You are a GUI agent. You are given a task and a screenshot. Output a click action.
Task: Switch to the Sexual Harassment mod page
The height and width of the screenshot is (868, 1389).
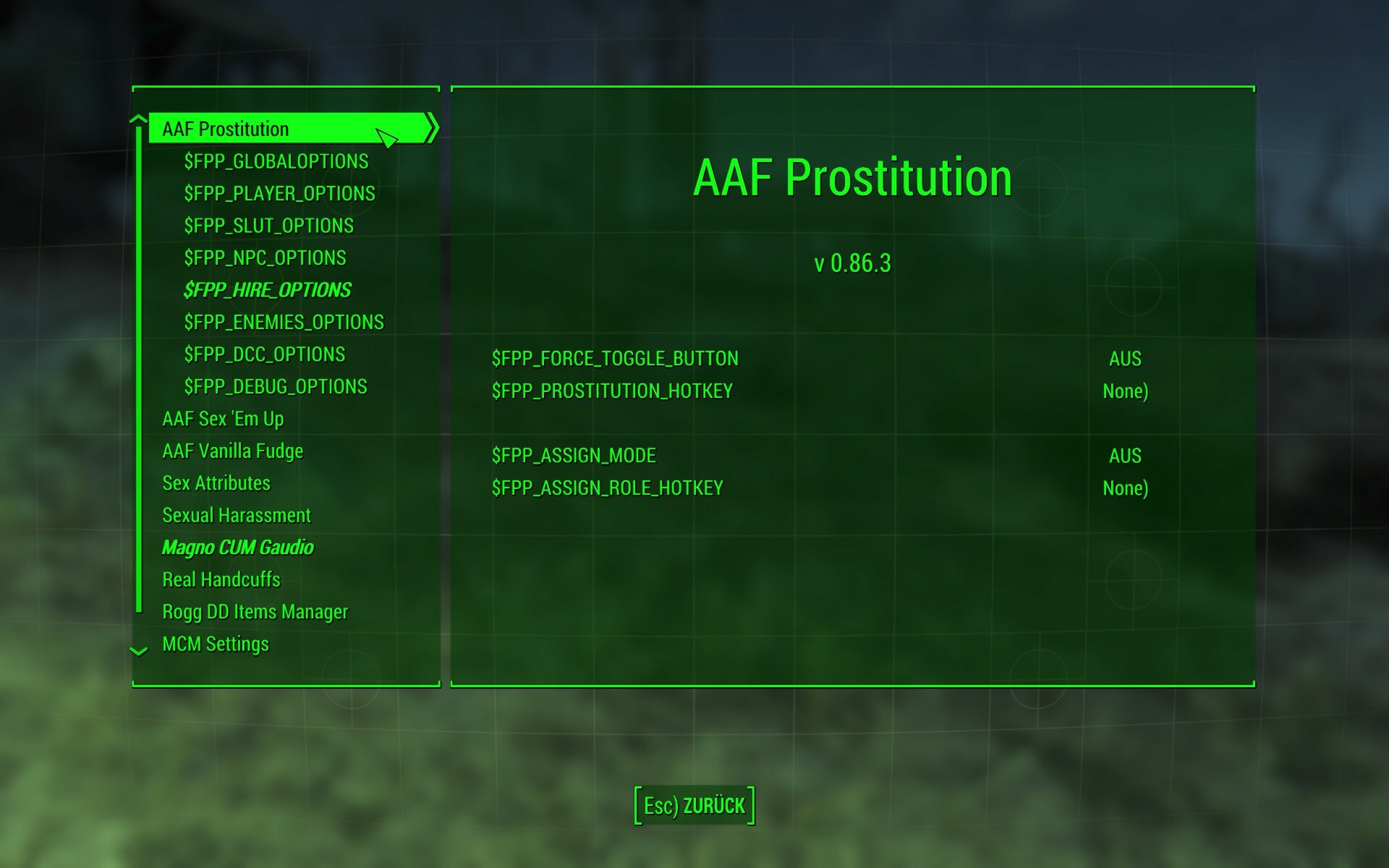click(237, 515)
